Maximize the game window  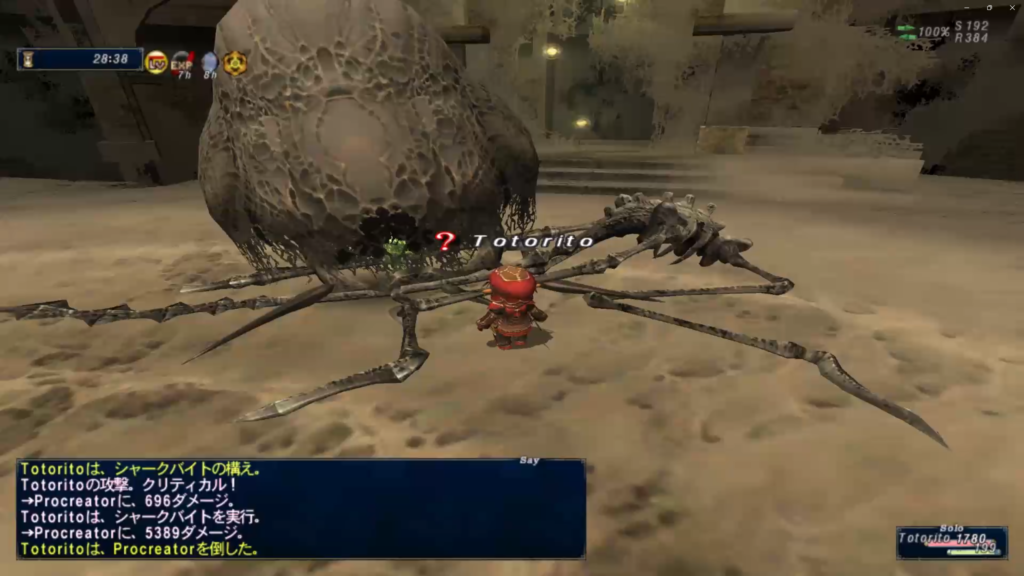[987, 7]
